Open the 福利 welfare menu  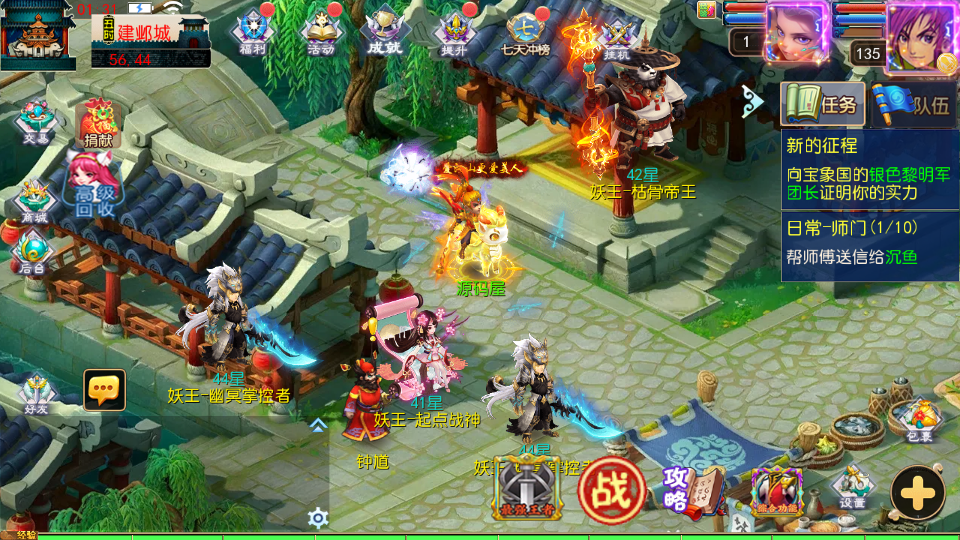pos(251,32)
